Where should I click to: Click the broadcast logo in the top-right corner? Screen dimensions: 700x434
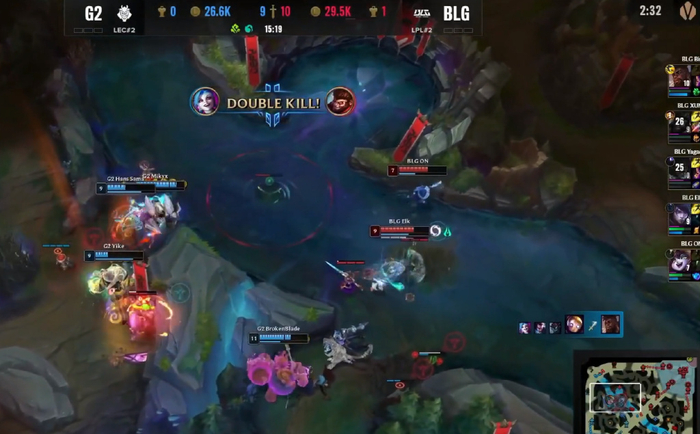tap(686, 11)
